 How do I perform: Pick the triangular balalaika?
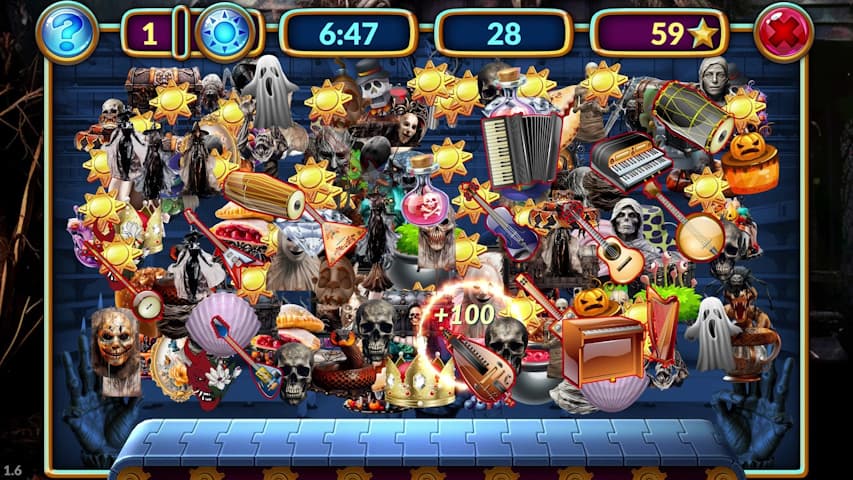[x=333, y=241]
